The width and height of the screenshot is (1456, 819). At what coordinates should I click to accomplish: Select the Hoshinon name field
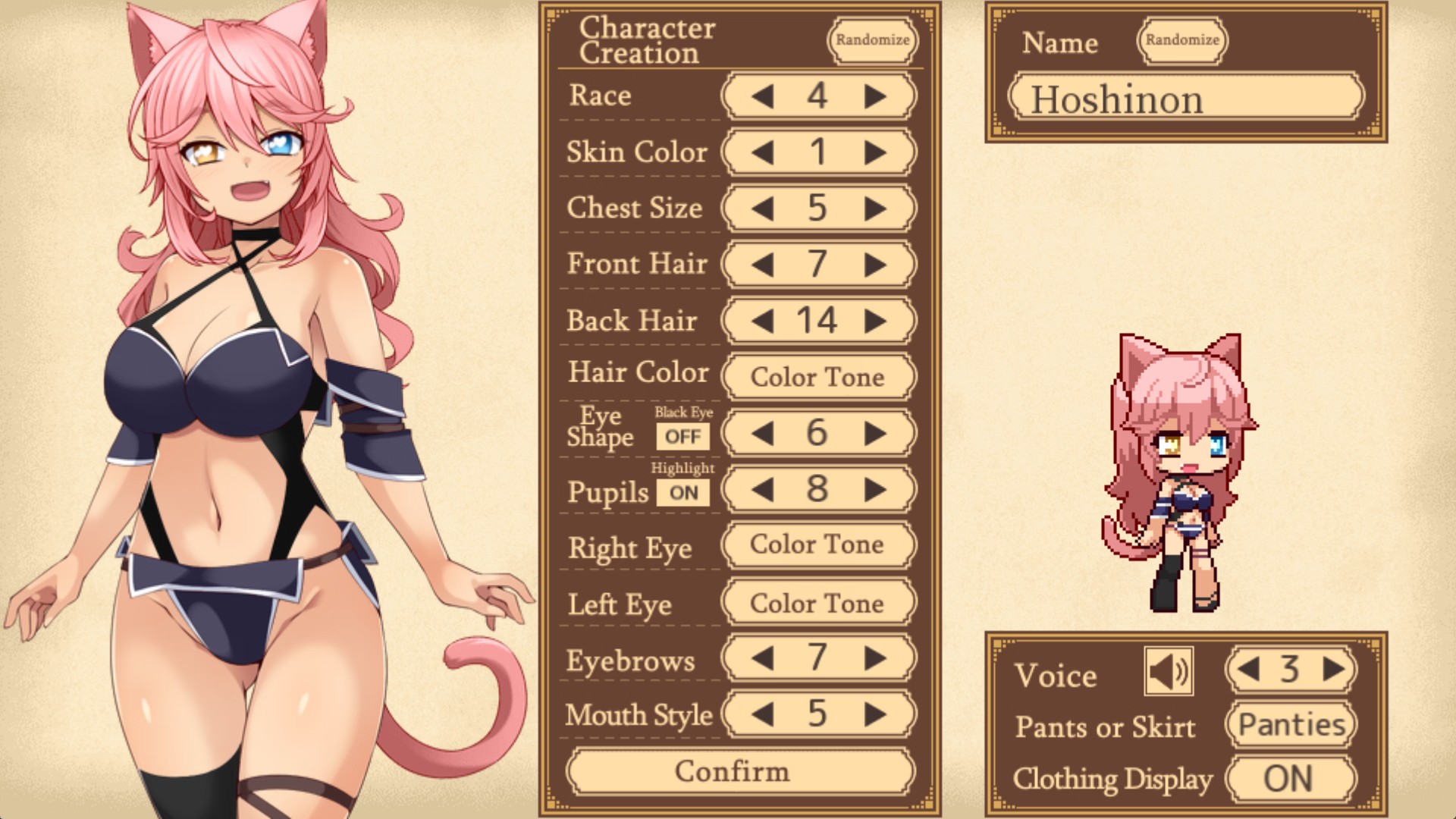1185,99
